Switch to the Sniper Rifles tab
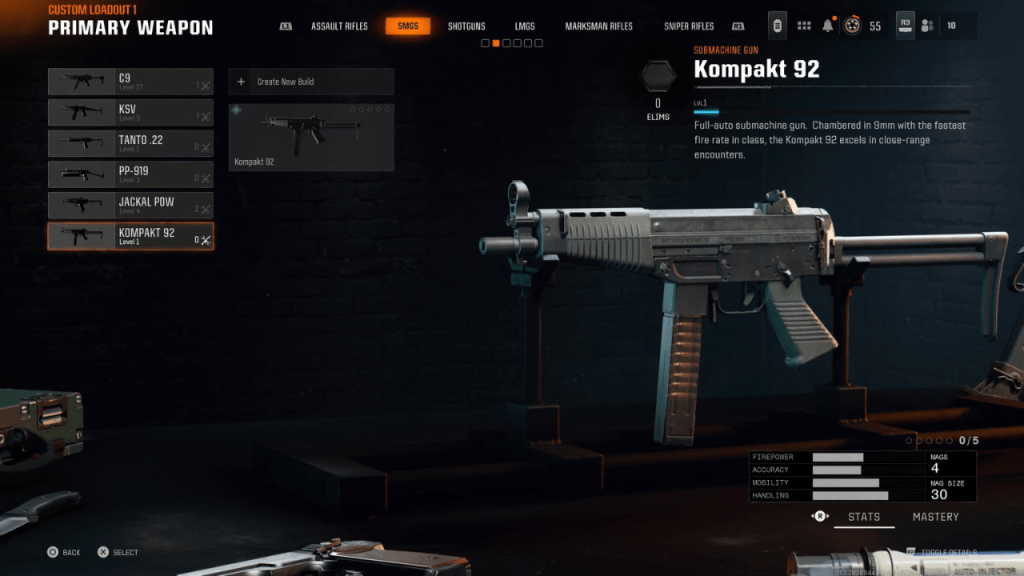Viewport: 1024px width, 576px height. (689, 26)
